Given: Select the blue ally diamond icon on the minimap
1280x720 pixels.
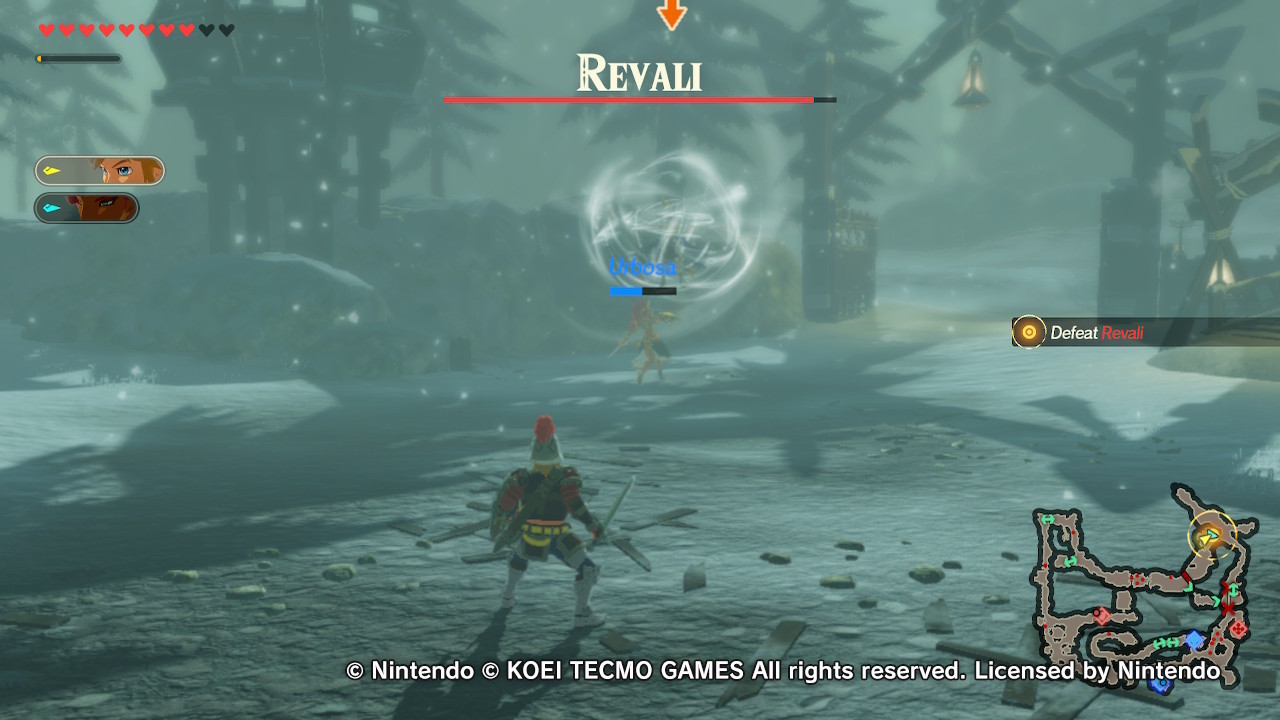Looking at the screenshot, I should coord(1193,639).
